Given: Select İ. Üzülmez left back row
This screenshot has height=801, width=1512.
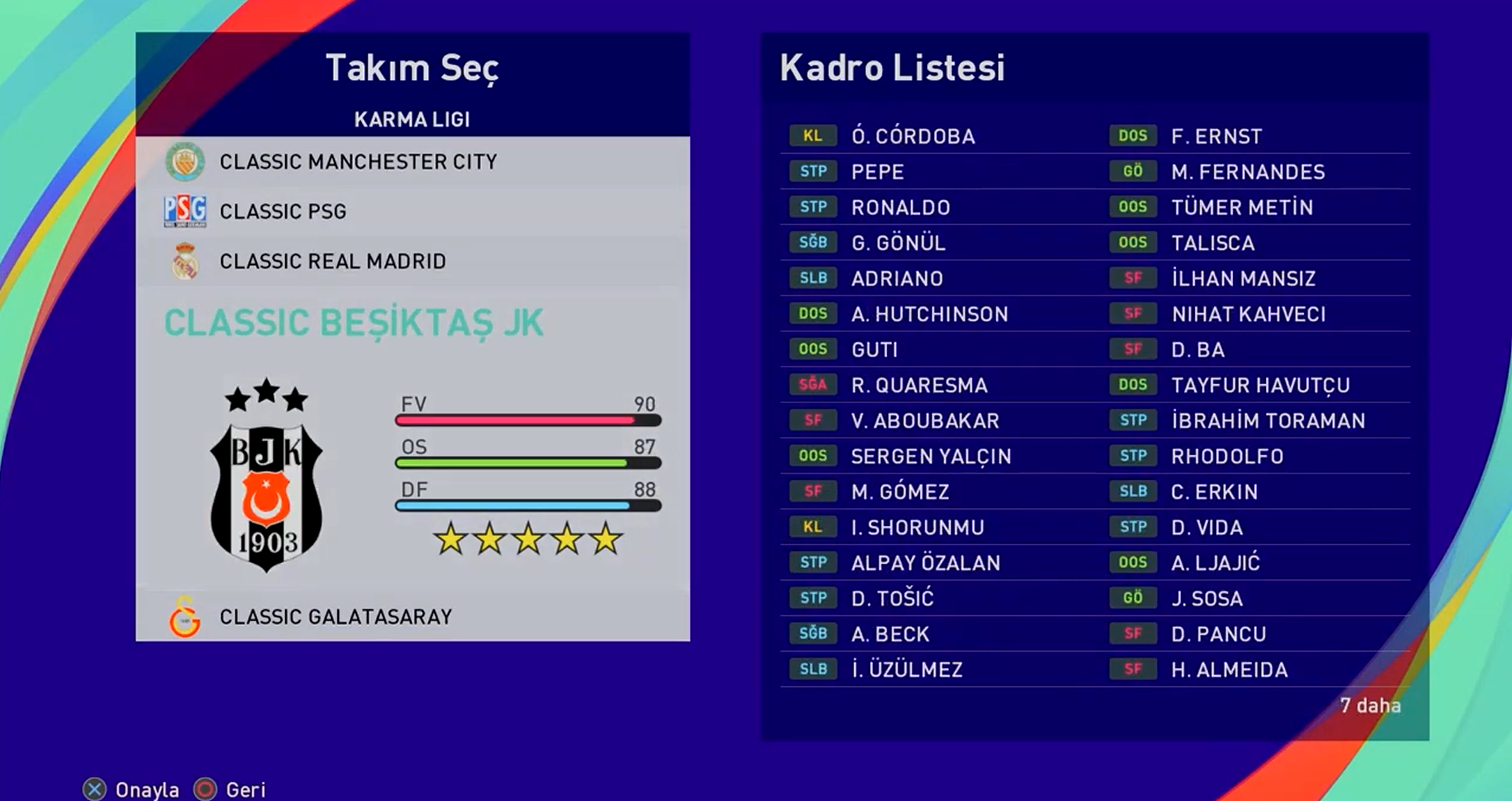Looking at the screenshot, I should tap(907, 670).
